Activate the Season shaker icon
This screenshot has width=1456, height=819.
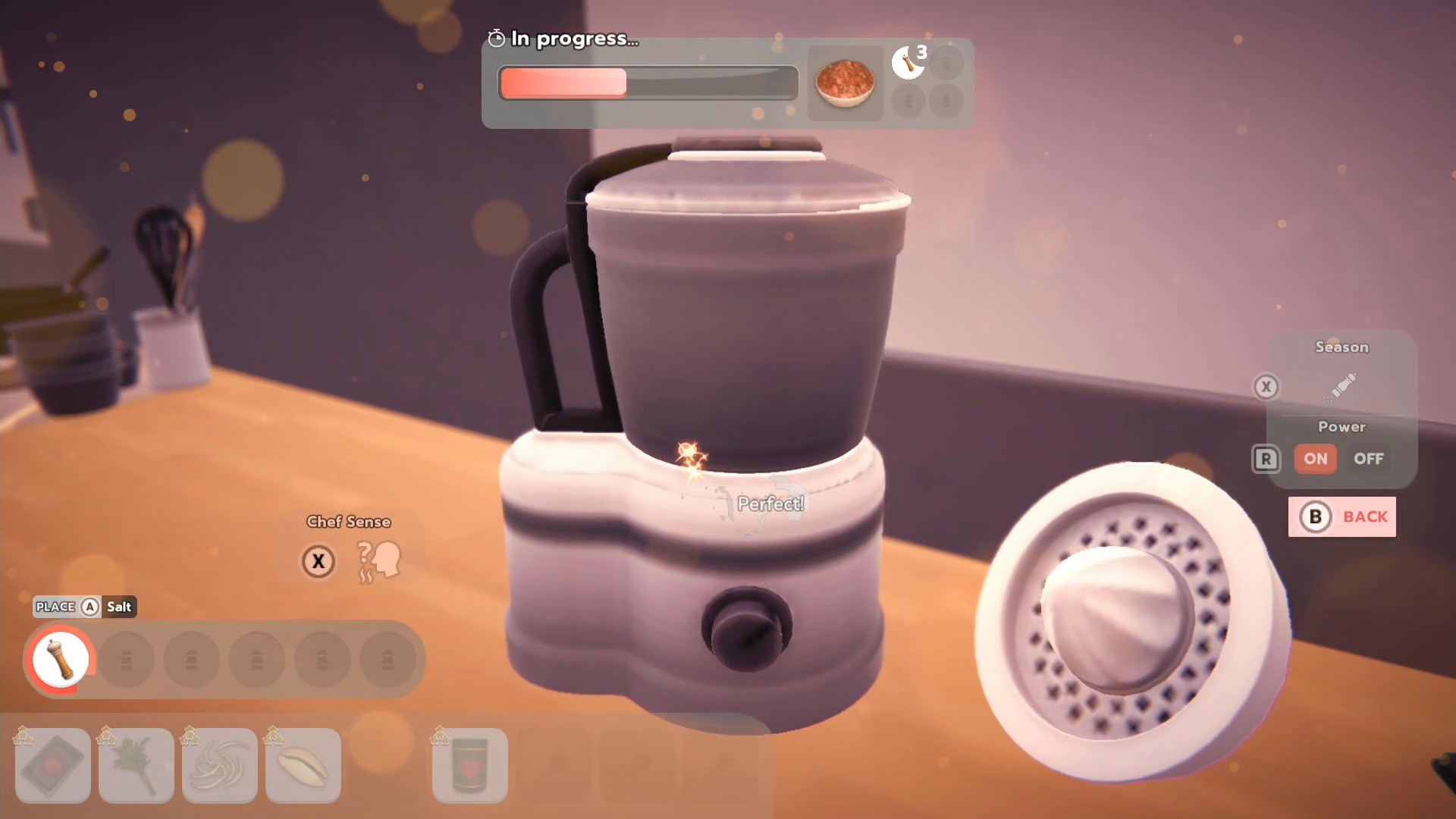click(x=1342, y=386)
